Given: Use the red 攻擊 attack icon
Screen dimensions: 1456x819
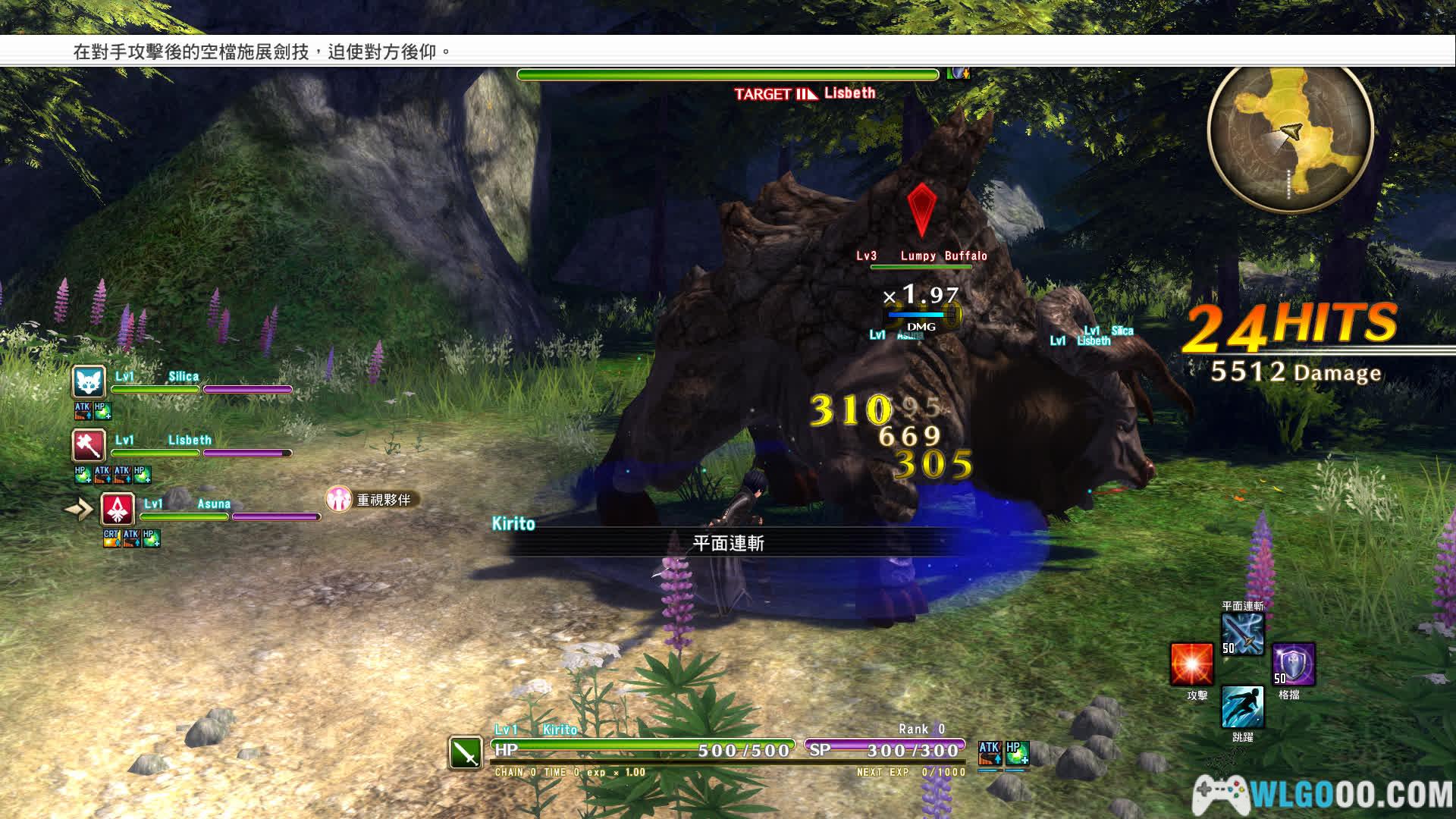Looking at the screenshot, I should coord(1191,665).
